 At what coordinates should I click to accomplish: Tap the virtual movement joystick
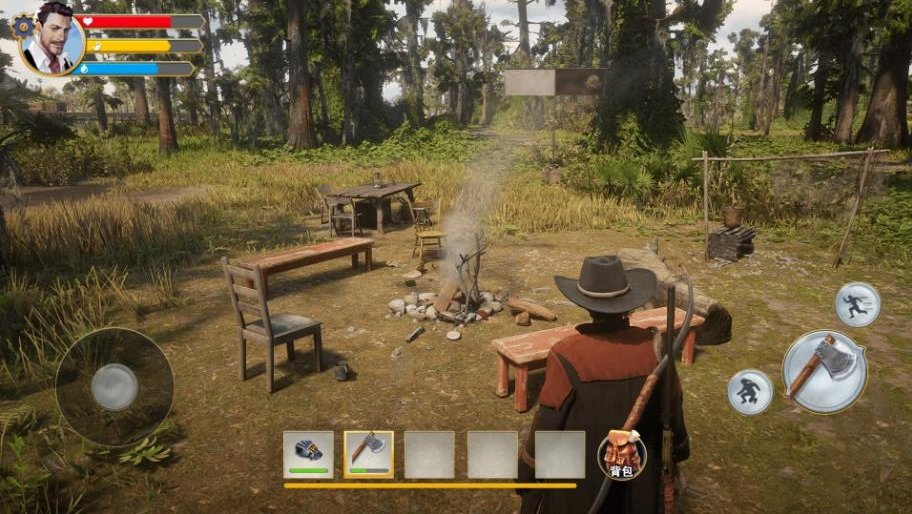[x=114, y=386]
